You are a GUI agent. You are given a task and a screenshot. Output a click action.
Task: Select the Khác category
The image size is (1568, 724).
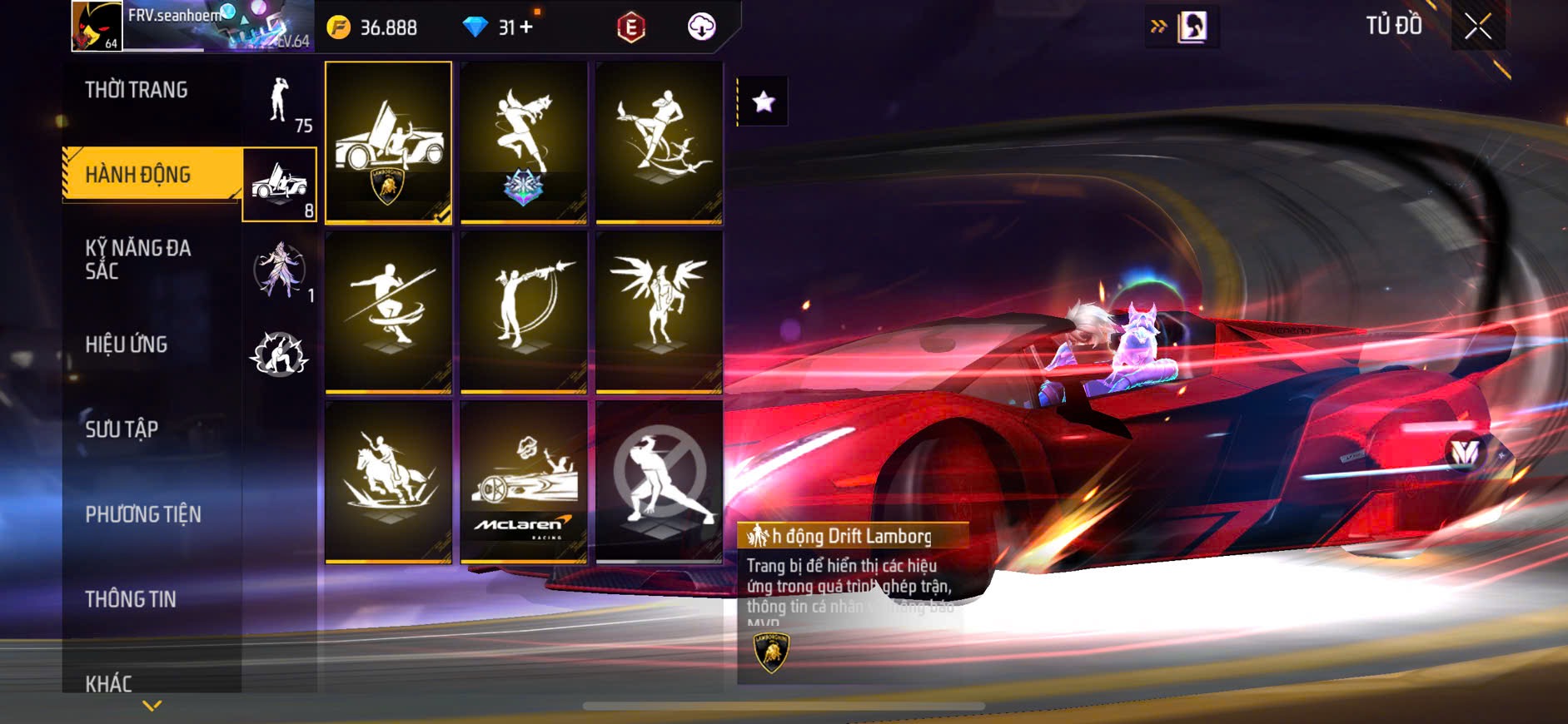point(109,683)
